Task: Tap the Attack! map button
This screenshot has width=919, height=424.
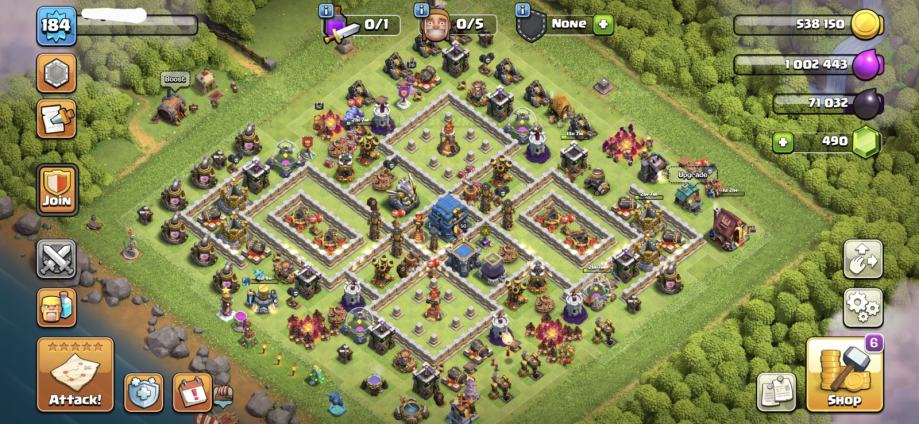Action: click(75, 375)
